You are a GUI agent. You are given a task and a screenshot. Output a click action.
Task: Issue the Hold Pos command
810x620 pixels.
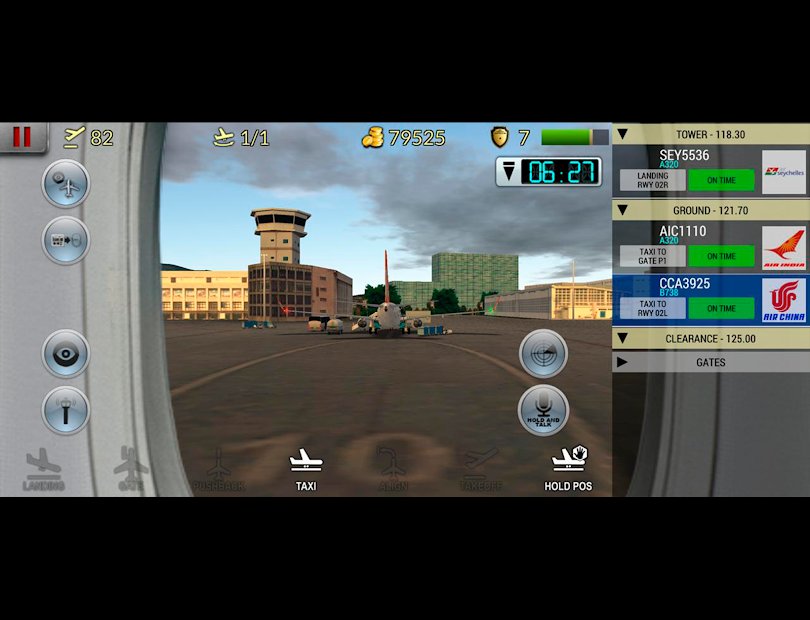568,469
